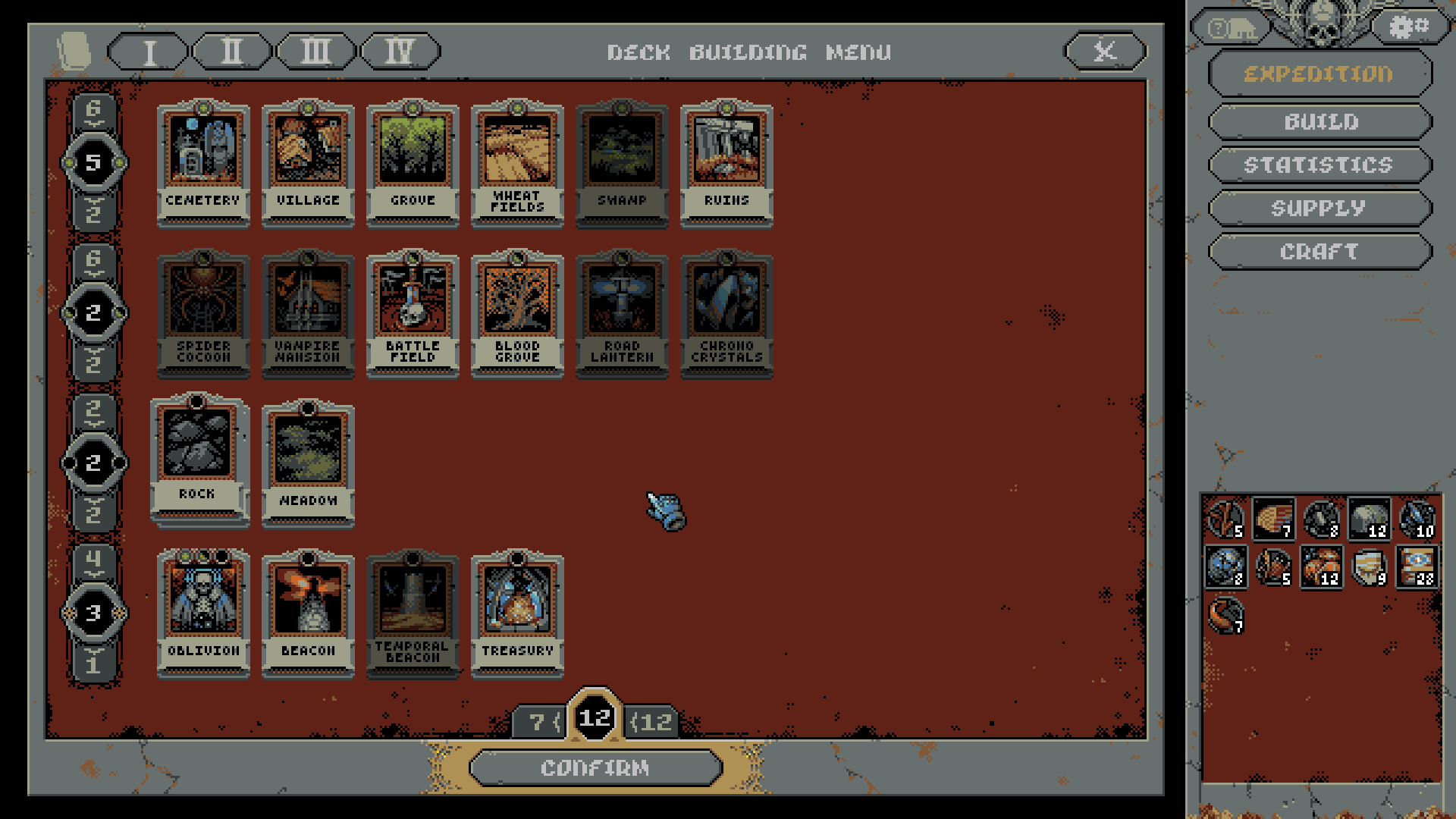Confirm the deck selection

tap(595, 767)
